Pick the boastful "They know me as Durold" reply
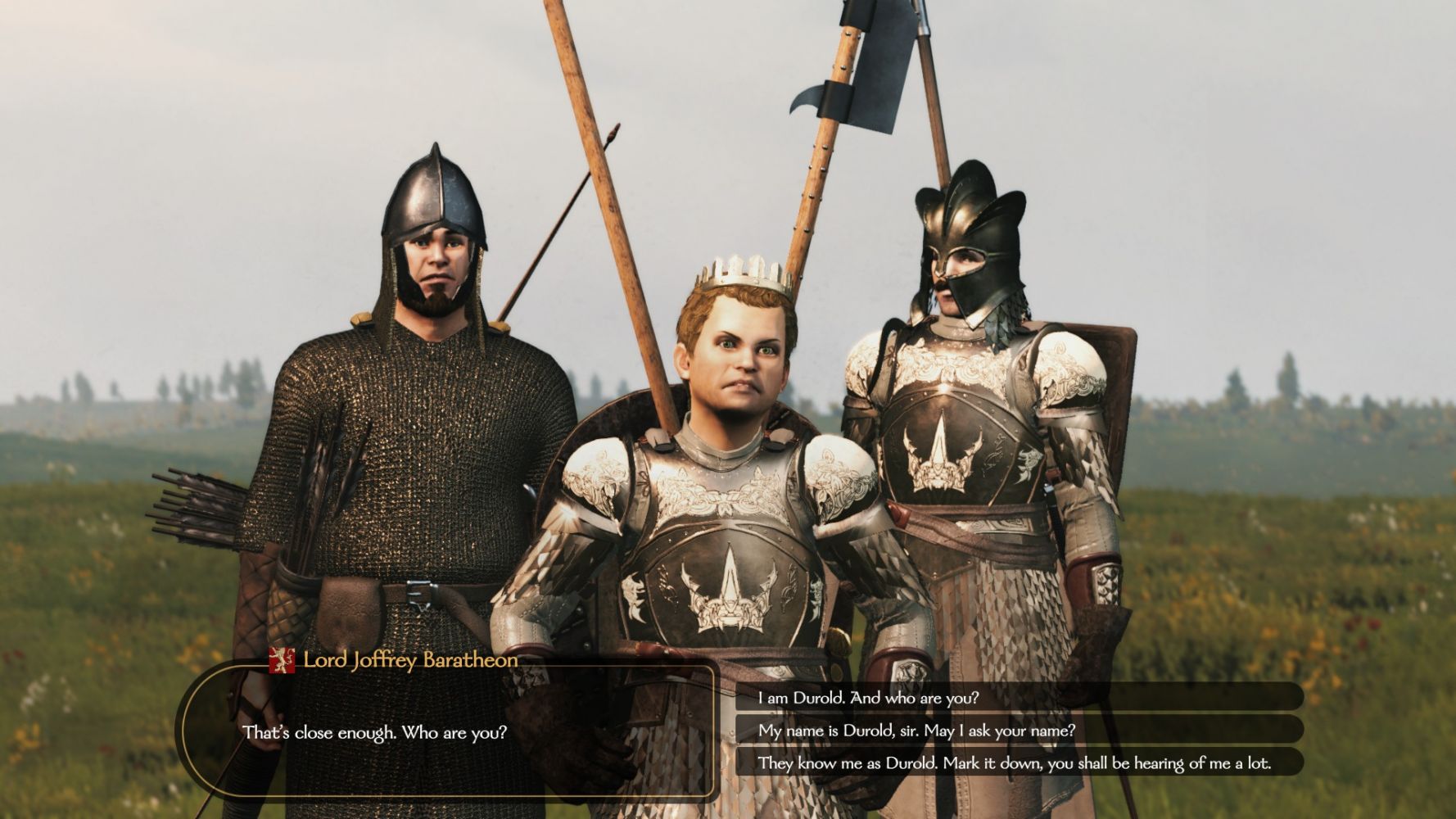The height and width of the screenshot is (819, 1456). click(x=1014, y=763)
